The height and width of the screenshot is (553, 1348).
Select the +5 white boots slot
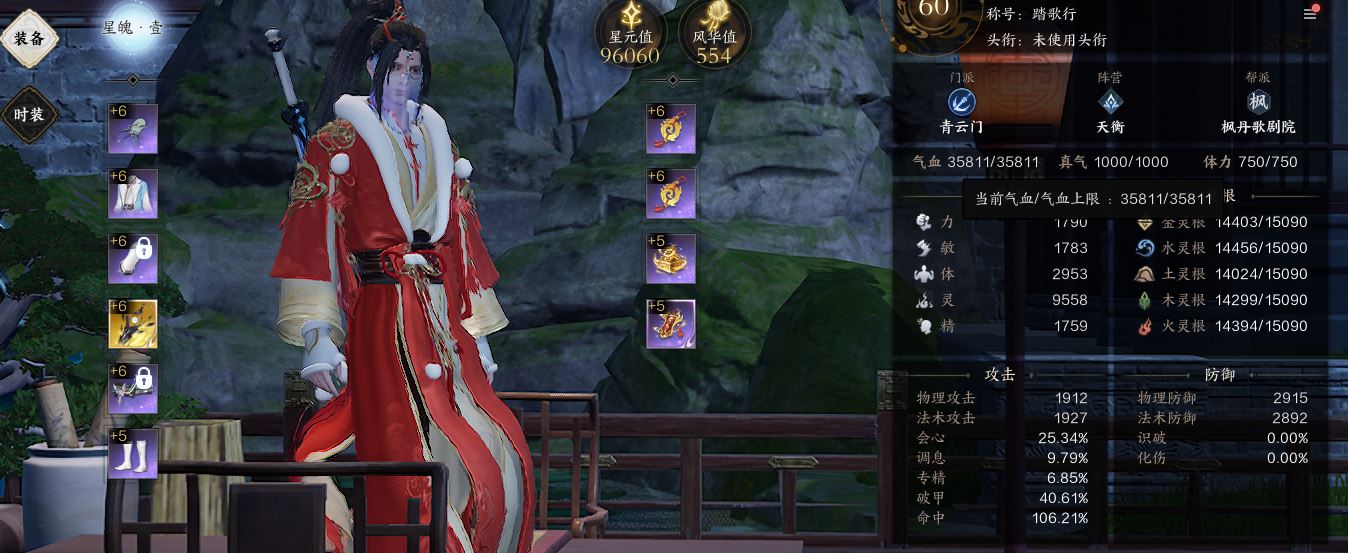tap(133, 453)
